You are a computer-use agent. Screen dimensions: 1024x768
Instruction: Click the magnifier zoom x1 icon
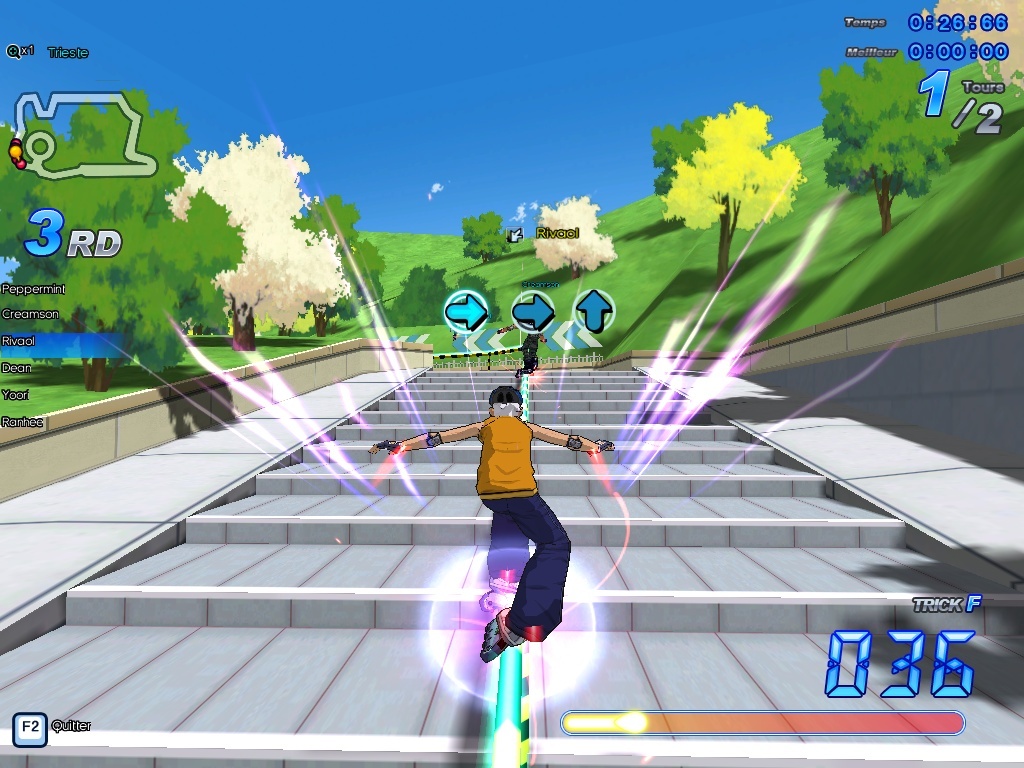click(x=19, y=51)
